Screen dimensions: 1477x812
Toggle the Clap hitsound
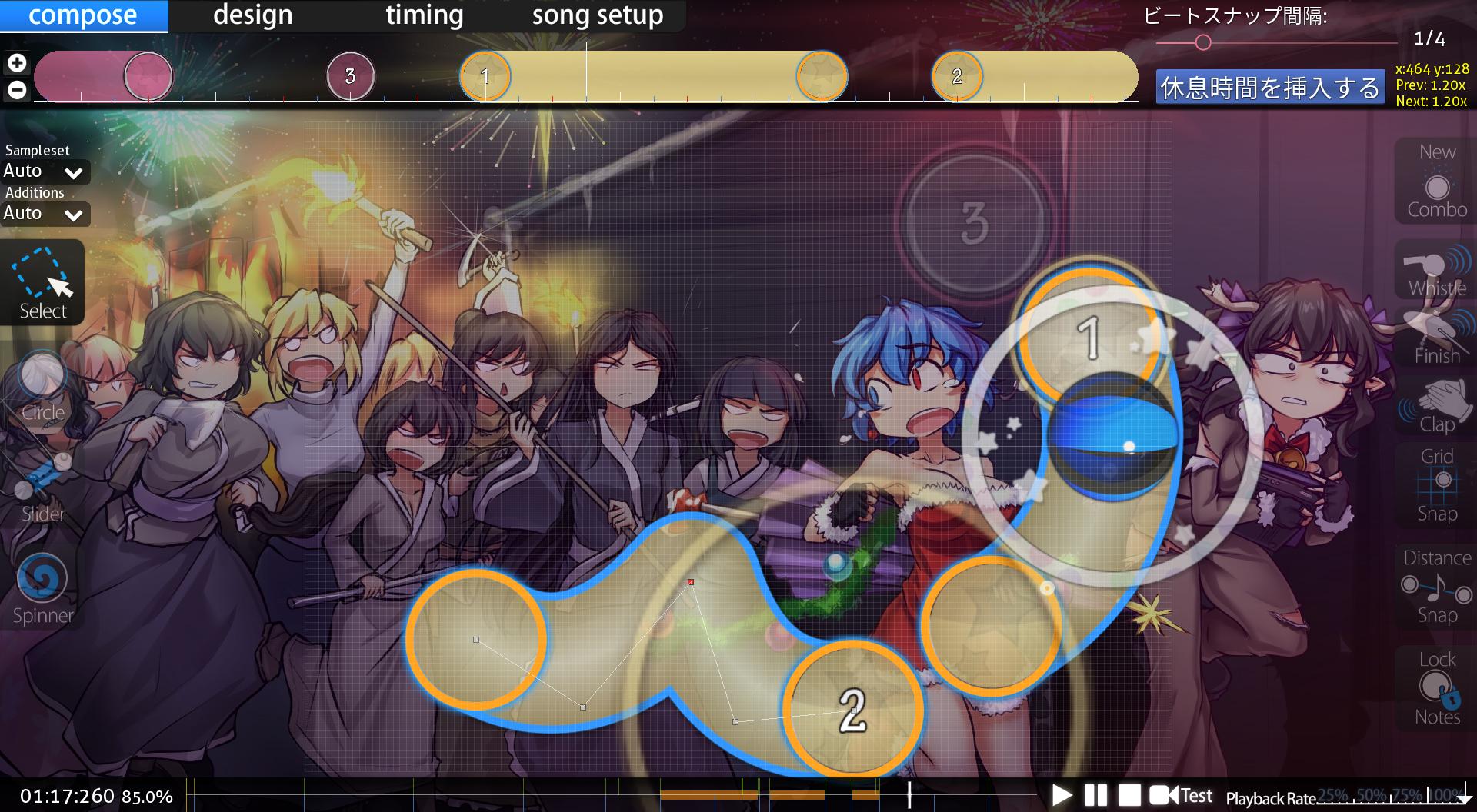click(x=1436, y=408)
